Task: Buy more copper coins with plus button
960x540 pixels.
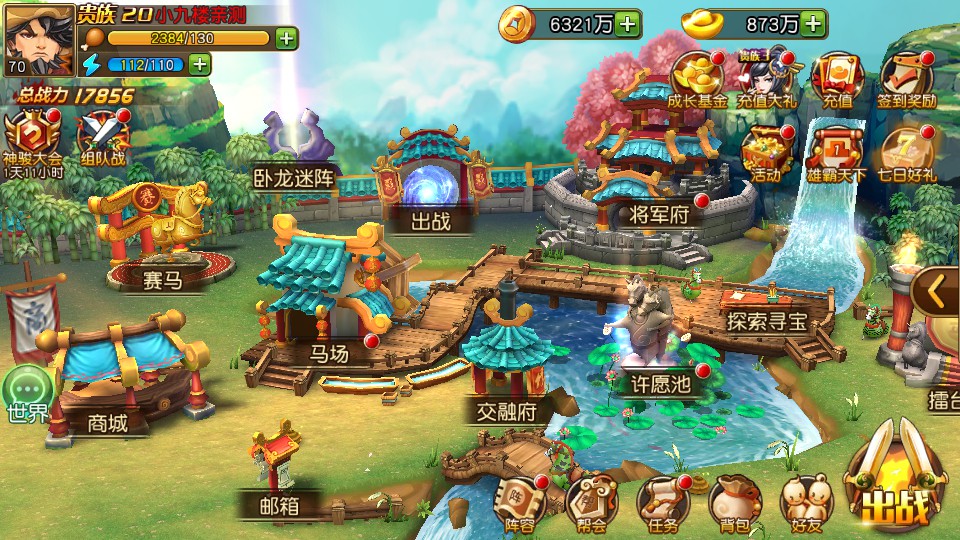Action: [x=628, y=23]
